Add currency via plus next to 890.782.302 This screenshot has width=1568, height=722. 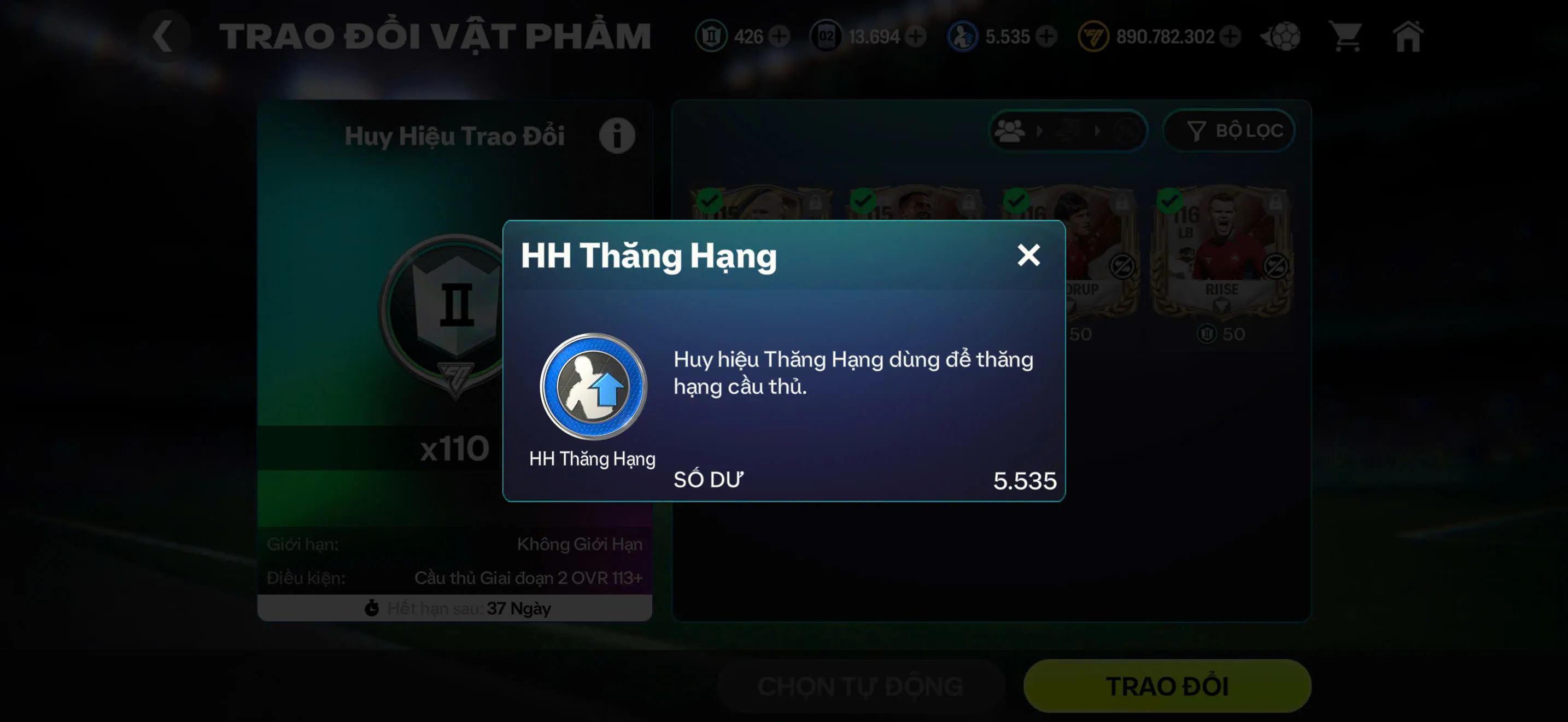tap(1230, 37)
